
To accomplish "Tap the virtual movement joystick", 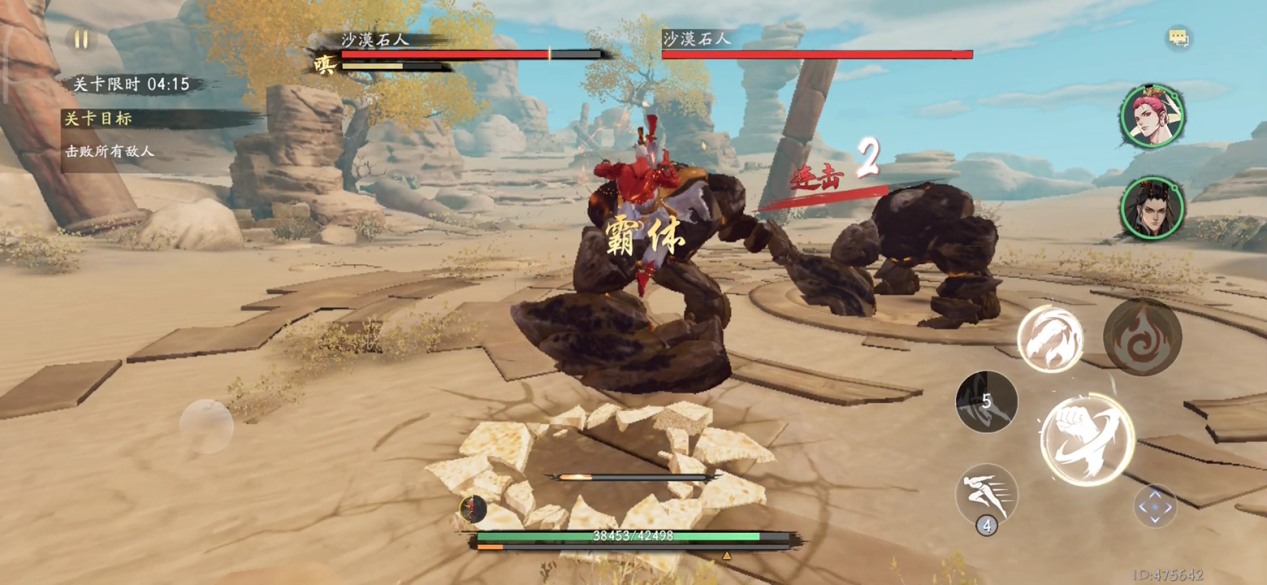I will (206, 425).
